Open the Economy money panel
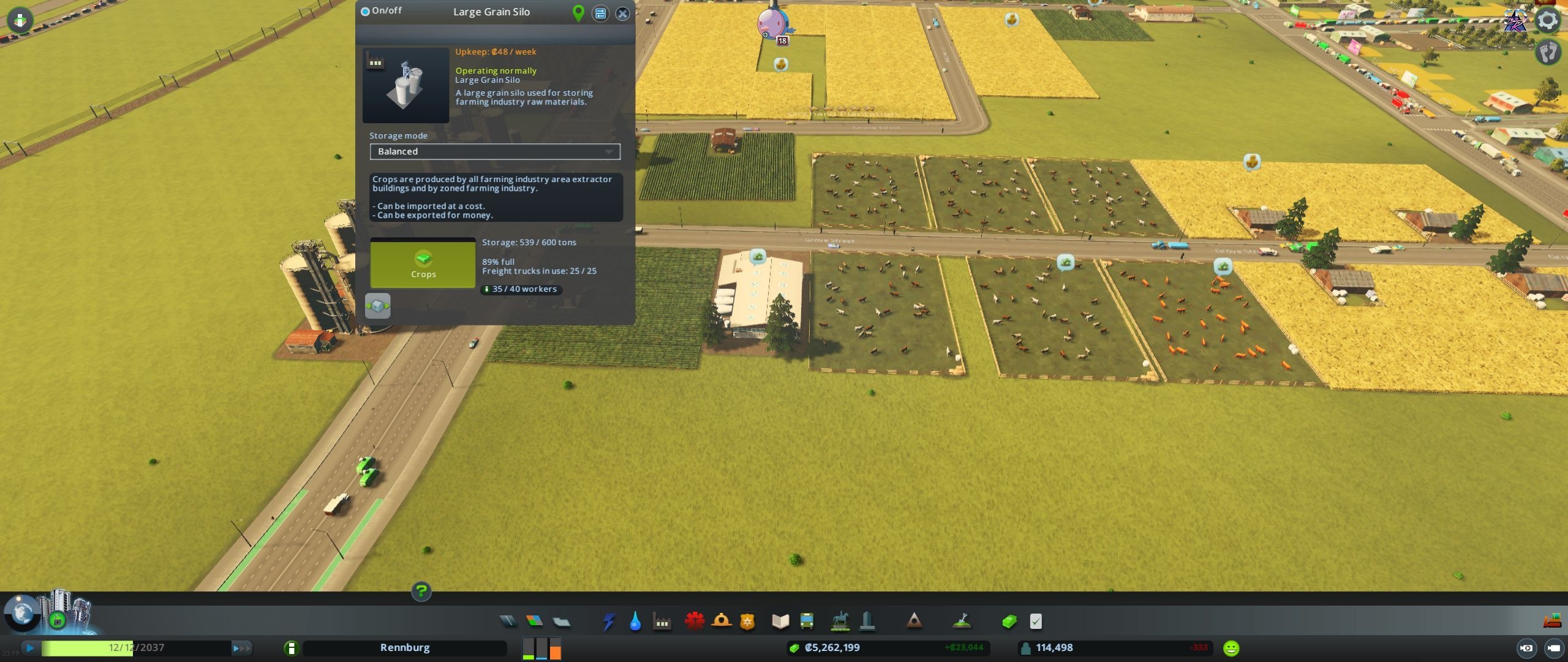The image size is (1568, 662). pyautogui.click(x=1009, y=622)
